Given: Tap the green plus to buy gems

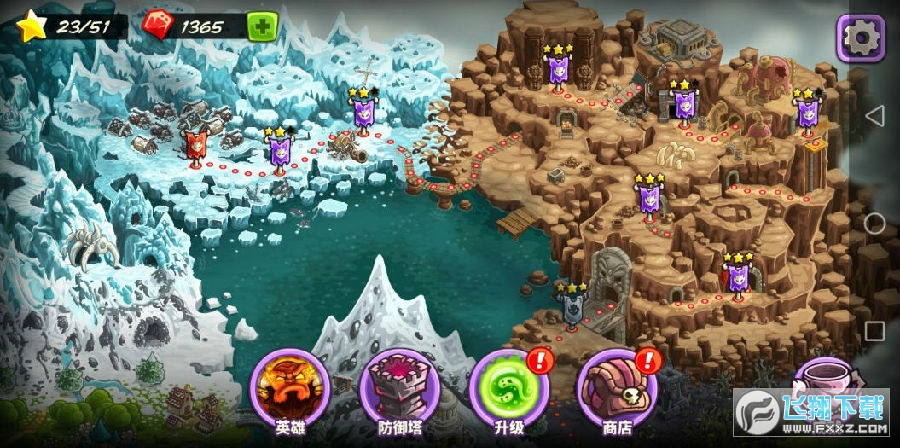Looking at the screenshot, I should [x=261, y=26].
